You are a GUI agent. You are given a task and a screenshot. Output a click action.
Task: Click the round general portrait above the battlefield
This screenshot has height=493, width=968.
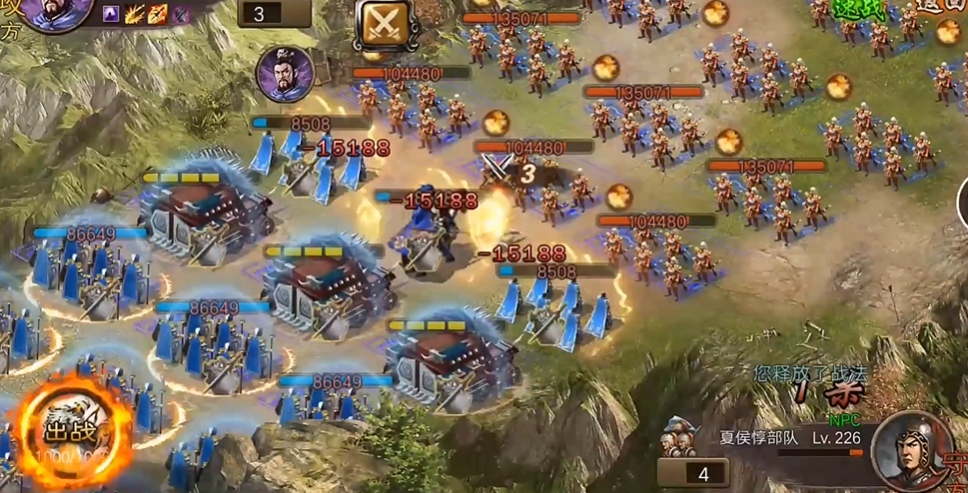285,74
